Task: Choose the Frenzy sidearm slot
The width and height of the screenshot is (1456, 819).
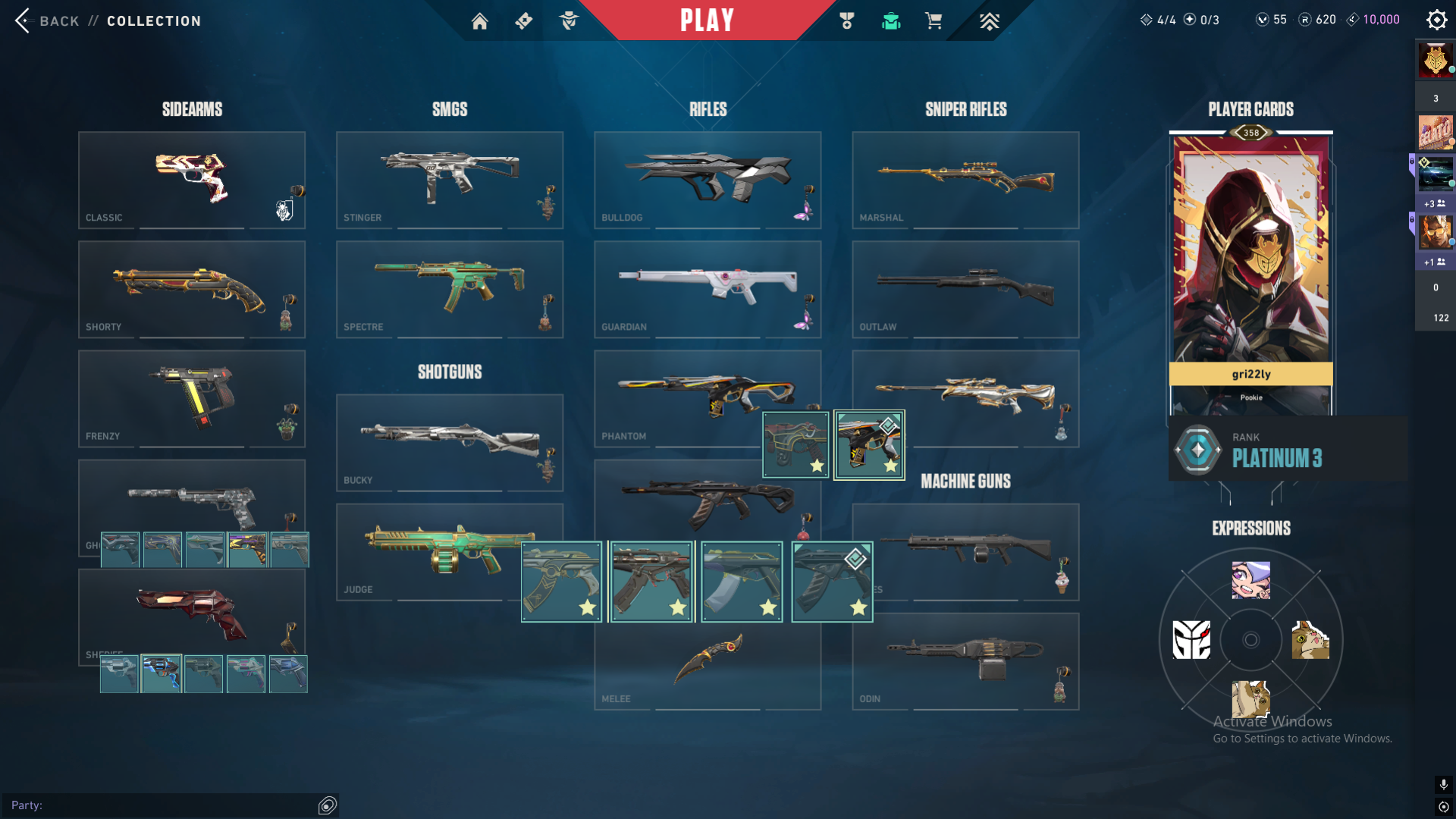Action: pyautogui.click(x=192, y=398)
